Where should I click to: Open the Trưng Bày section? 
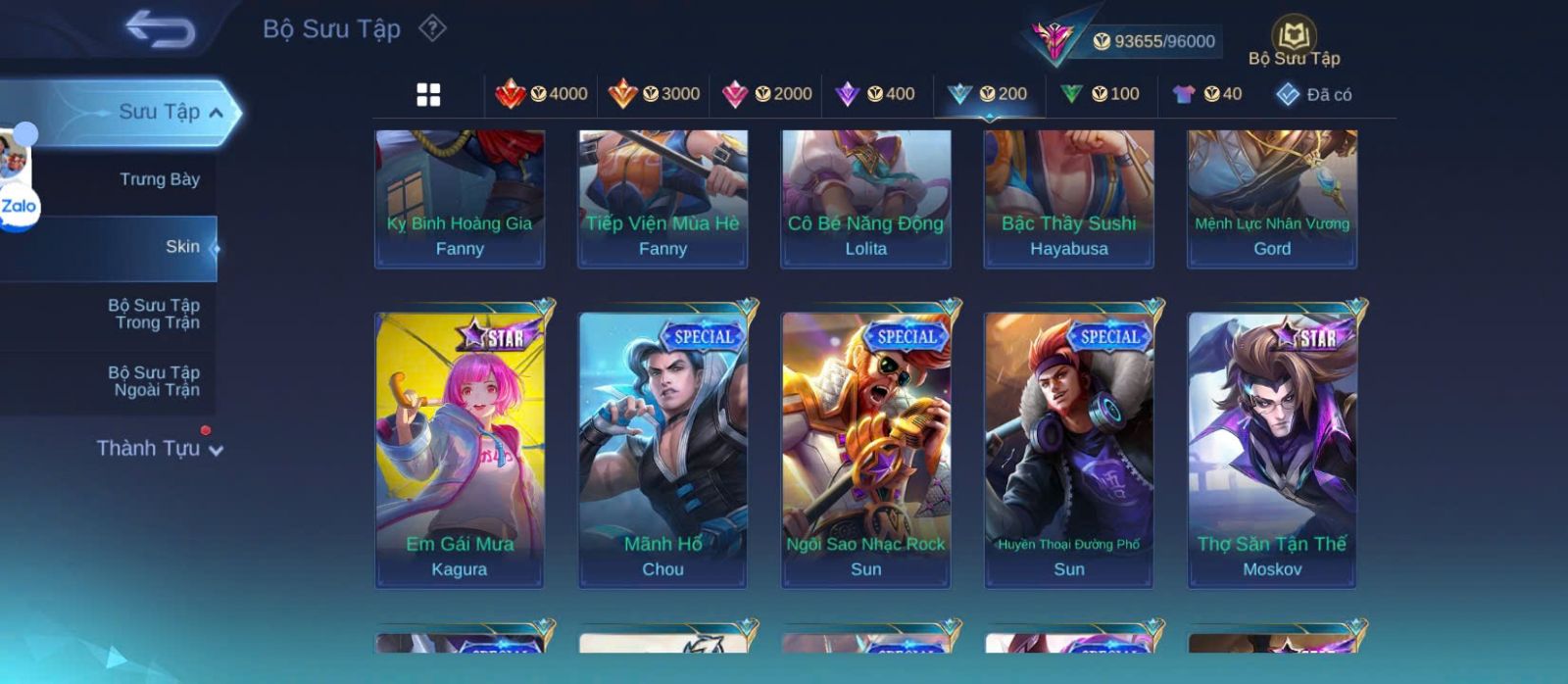pyautogui.click(x=159, y=179)
